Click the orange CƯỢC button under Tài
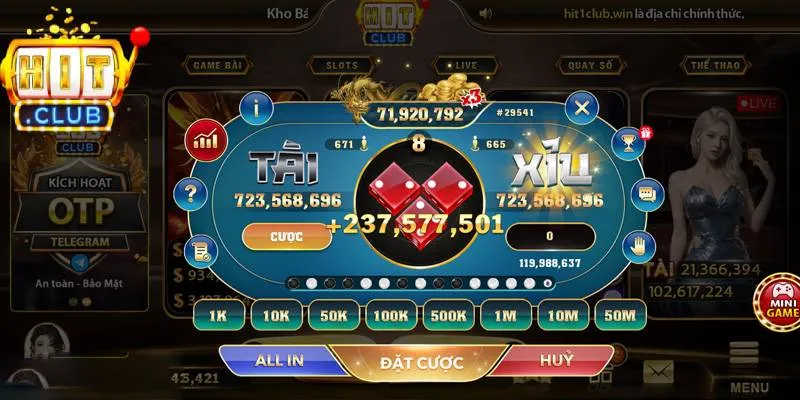 (287, 237)
